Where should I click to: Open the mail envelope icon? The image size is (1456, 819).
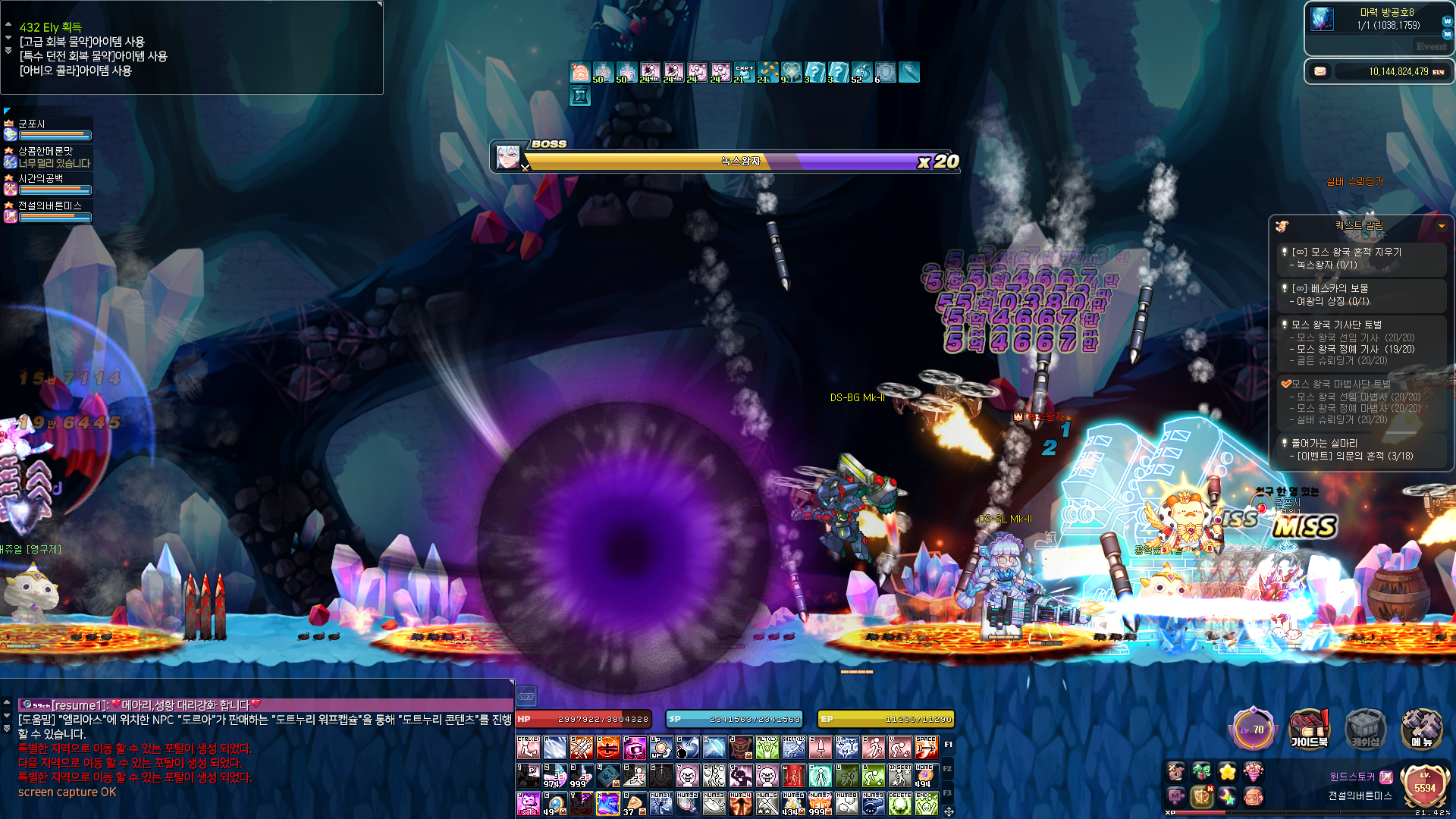pyautogui.click(x=1320, y=71)
